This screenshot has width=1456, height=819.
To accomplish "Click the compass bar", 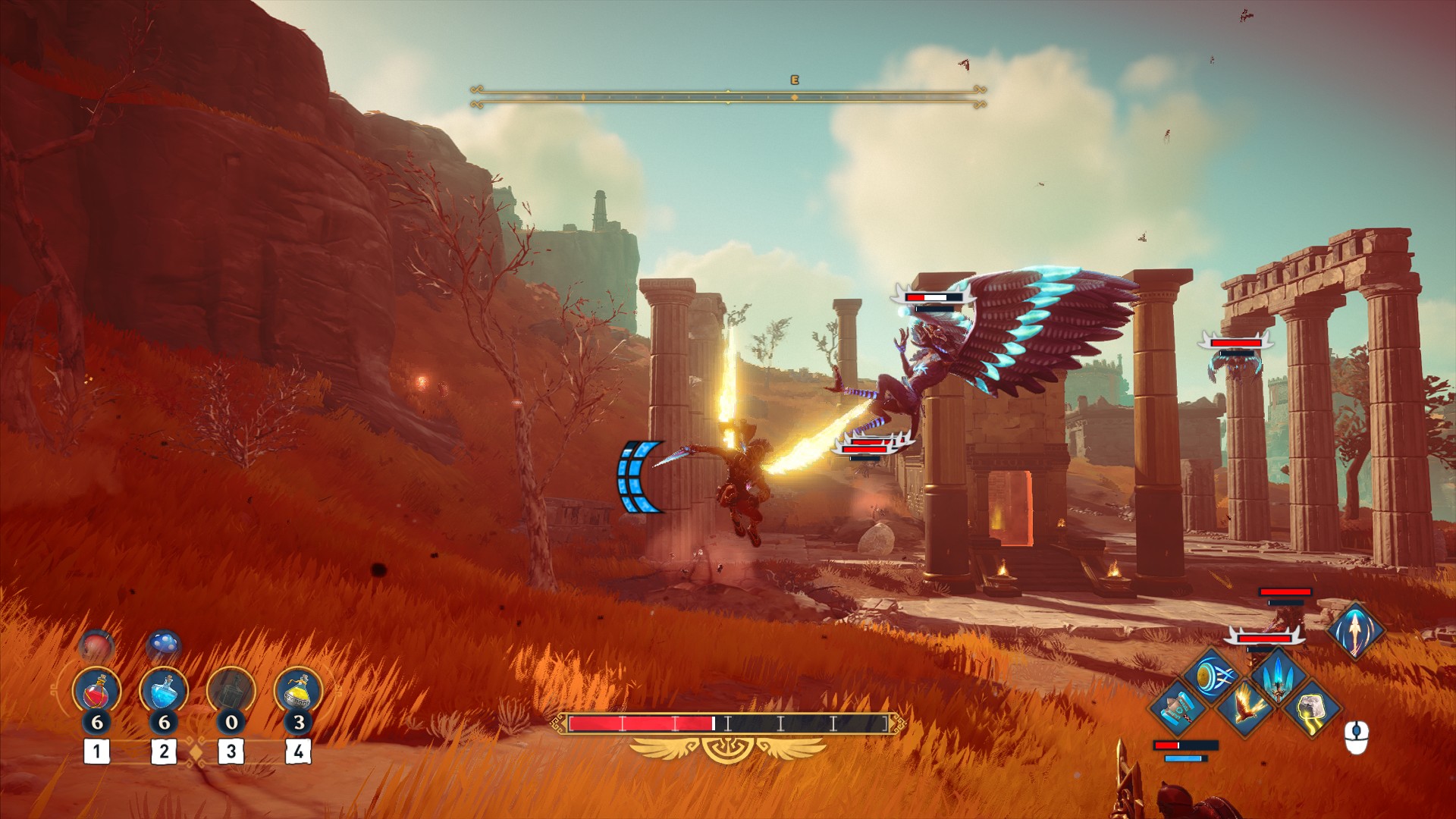I will coord(728,96).
